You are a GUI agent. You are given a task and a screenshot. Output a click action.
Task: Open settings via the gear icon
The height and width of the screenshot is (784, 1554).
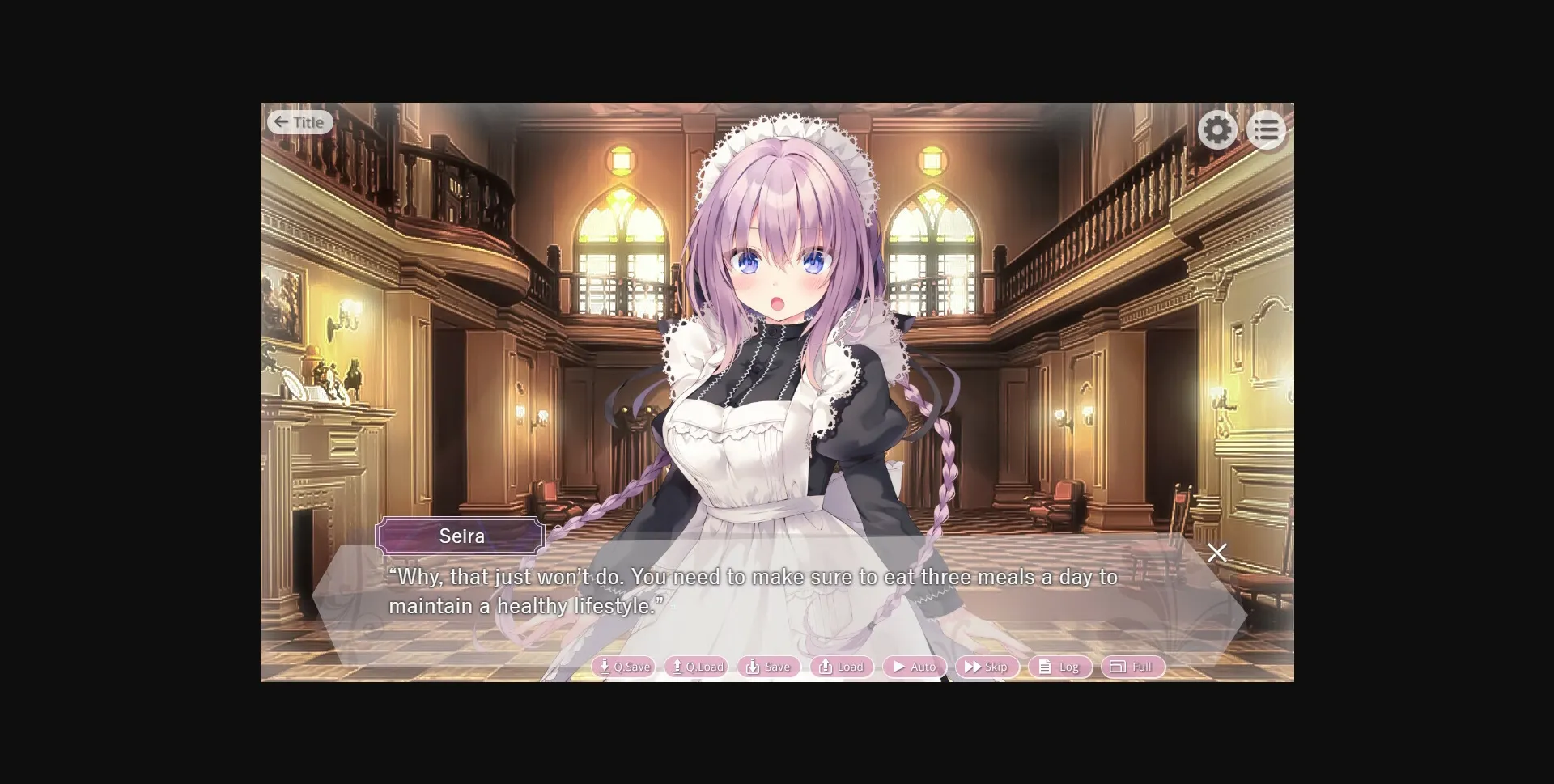[1216, 129]
